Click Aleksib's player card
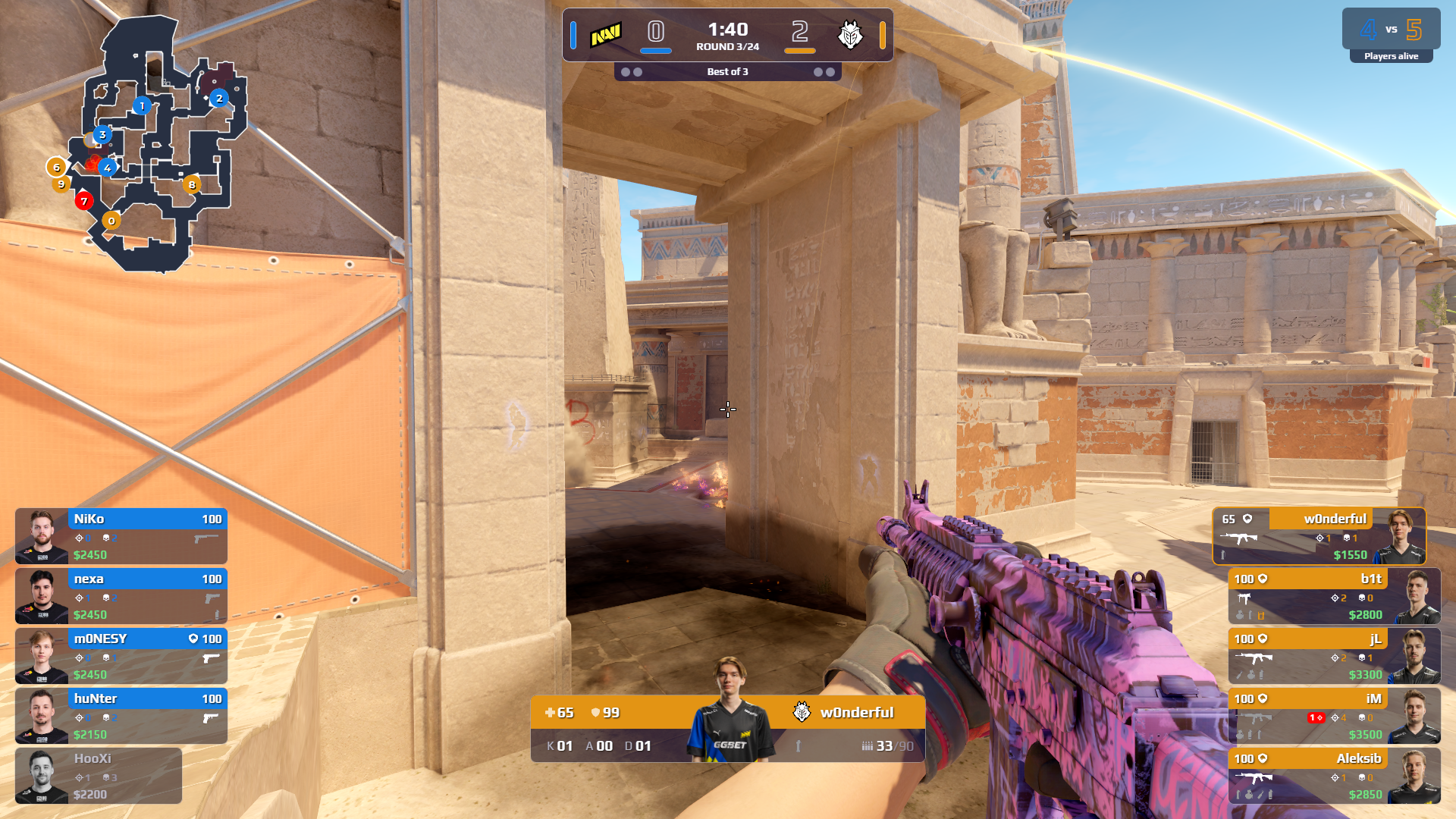The width and height of the screenshot is (1456, 819). pos(1334,776)
